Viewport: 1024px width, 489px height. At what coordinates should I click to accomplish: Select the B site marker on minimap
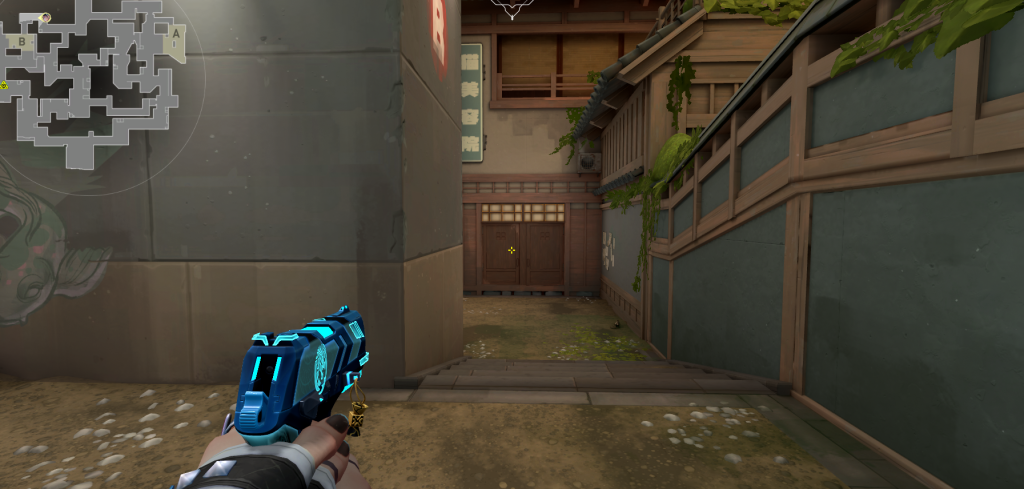click(21, 41)
